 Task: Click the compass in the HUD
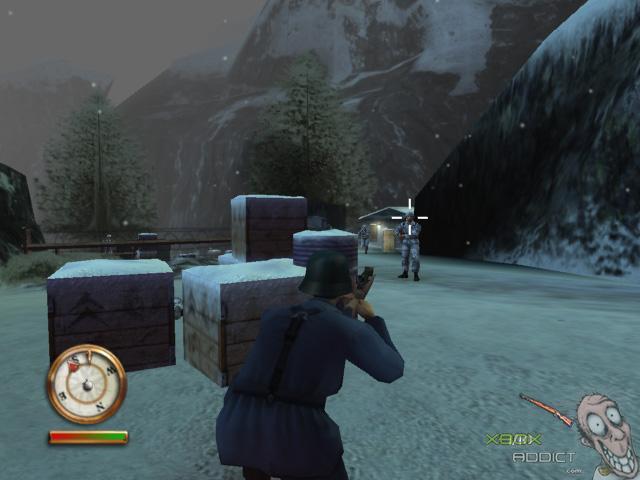86,384
